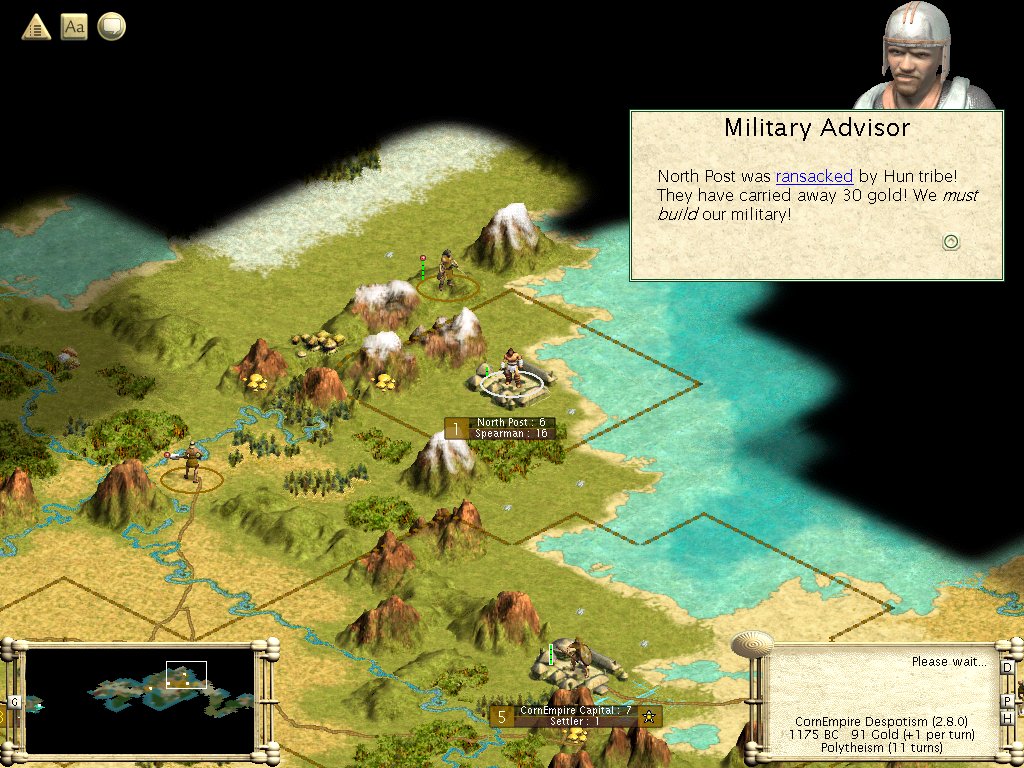
Task: Open the Civilopedia 'Aa' button
Action: 74,27
